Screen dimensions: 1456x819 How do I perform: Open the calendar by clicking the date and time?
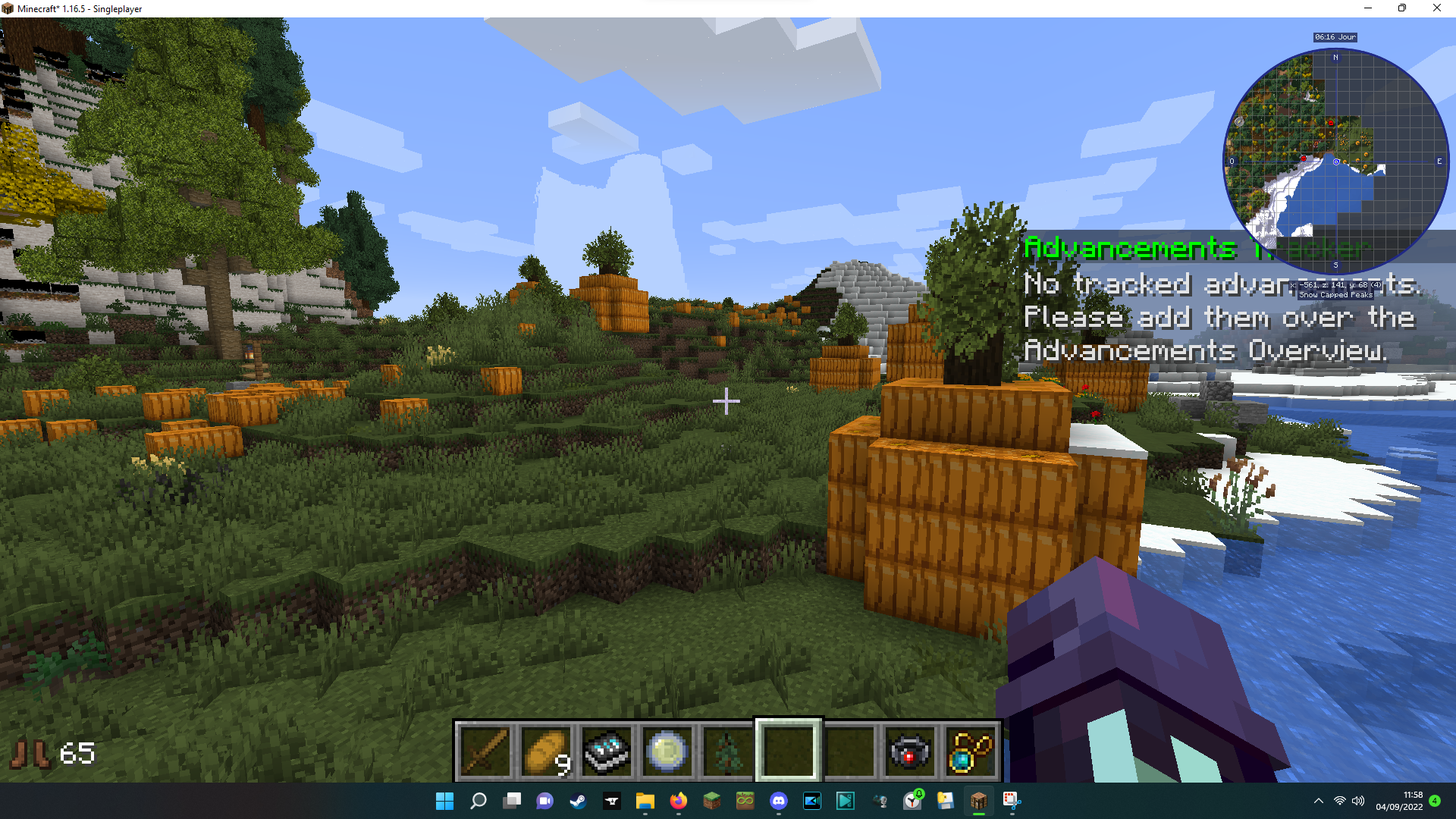pyautogui.click(x=1399, y=801)
